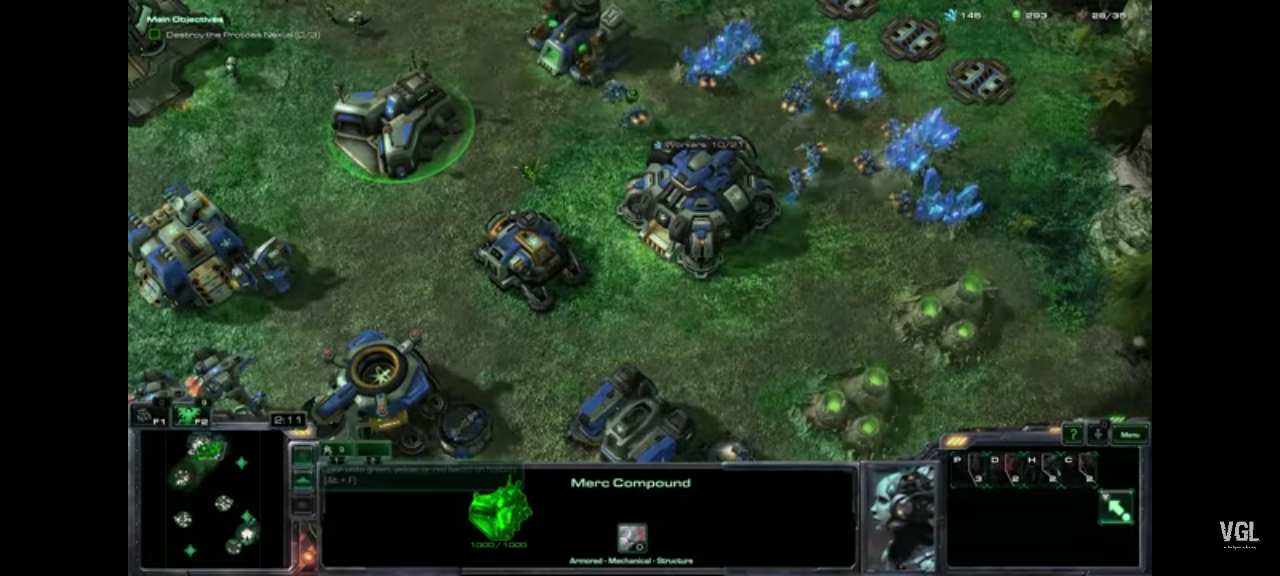Click the adjutant portrait

899,516
